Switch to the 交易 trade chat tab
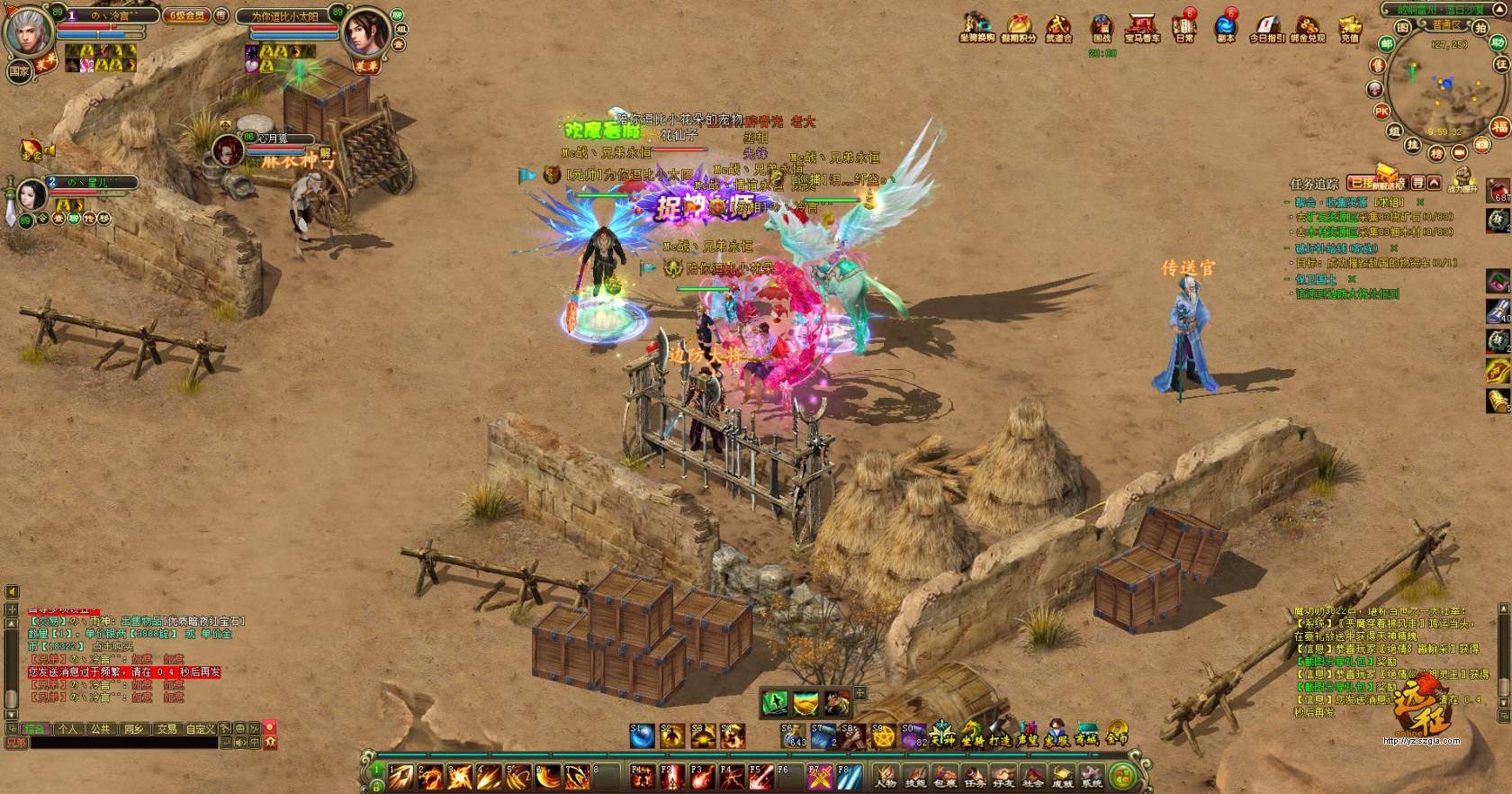This screenshot has width=1512, height=794. (167, 729)
